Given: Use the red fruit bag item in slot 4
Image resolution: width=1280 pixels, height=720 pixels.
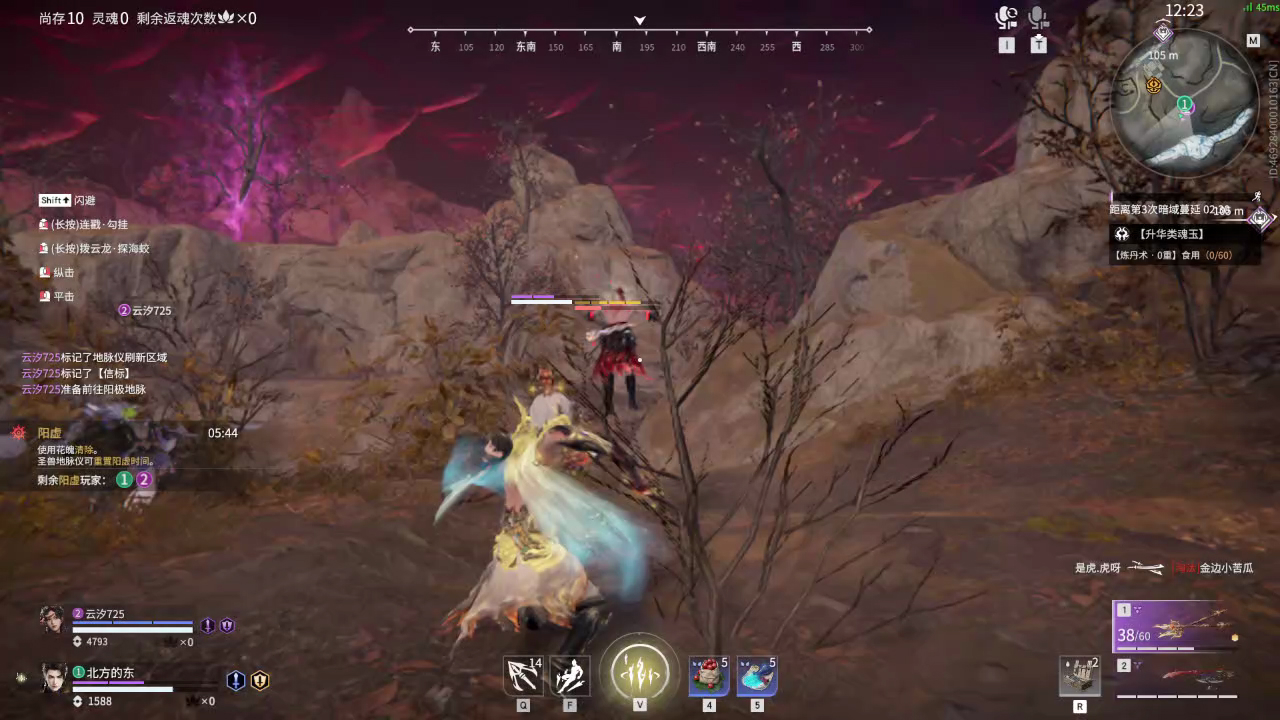Looking at the screenshot, I should click(708, 673).
